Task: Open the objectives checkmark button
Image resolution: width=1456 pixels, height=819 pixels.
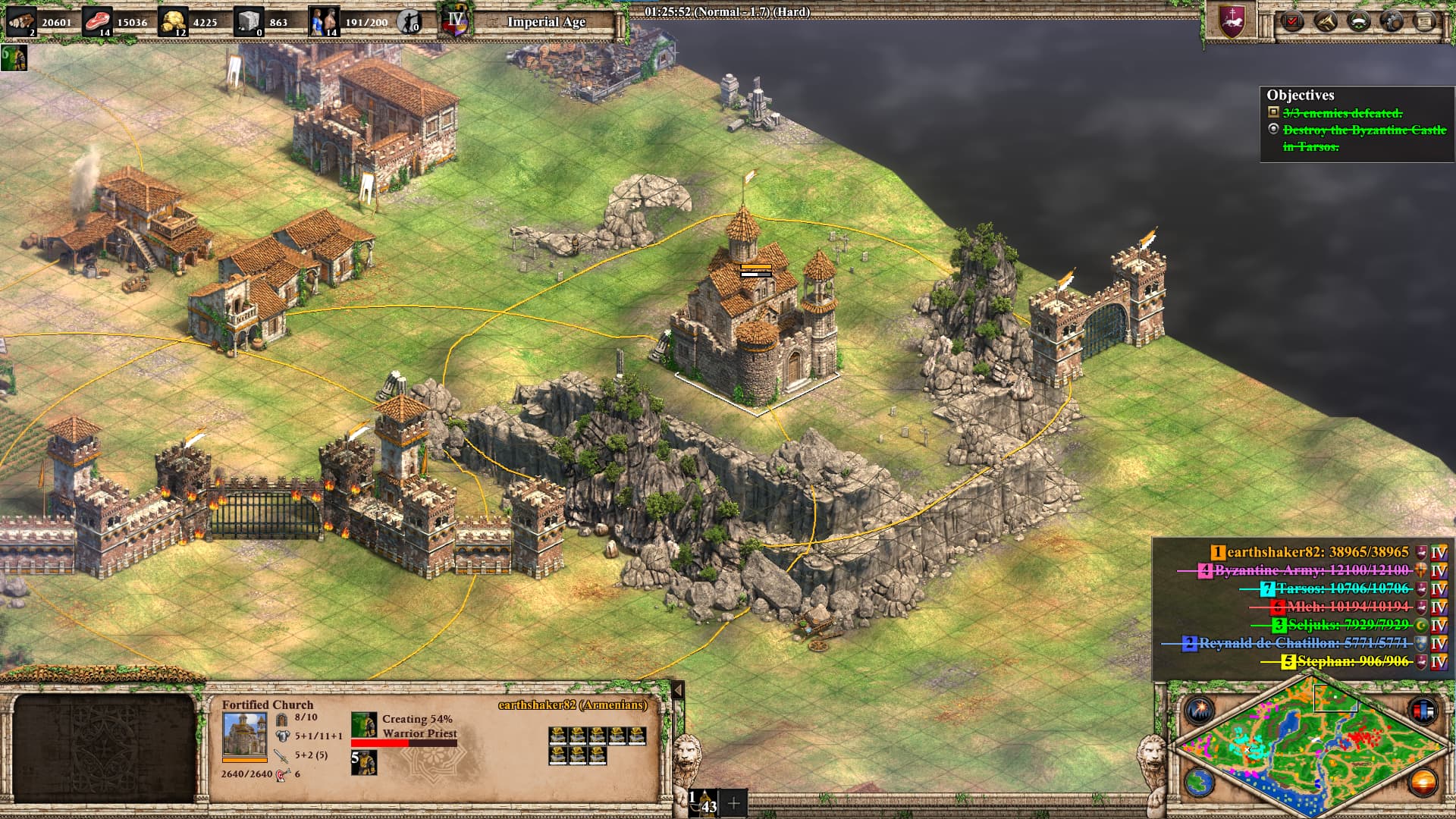Action: tap(1292, 21)
